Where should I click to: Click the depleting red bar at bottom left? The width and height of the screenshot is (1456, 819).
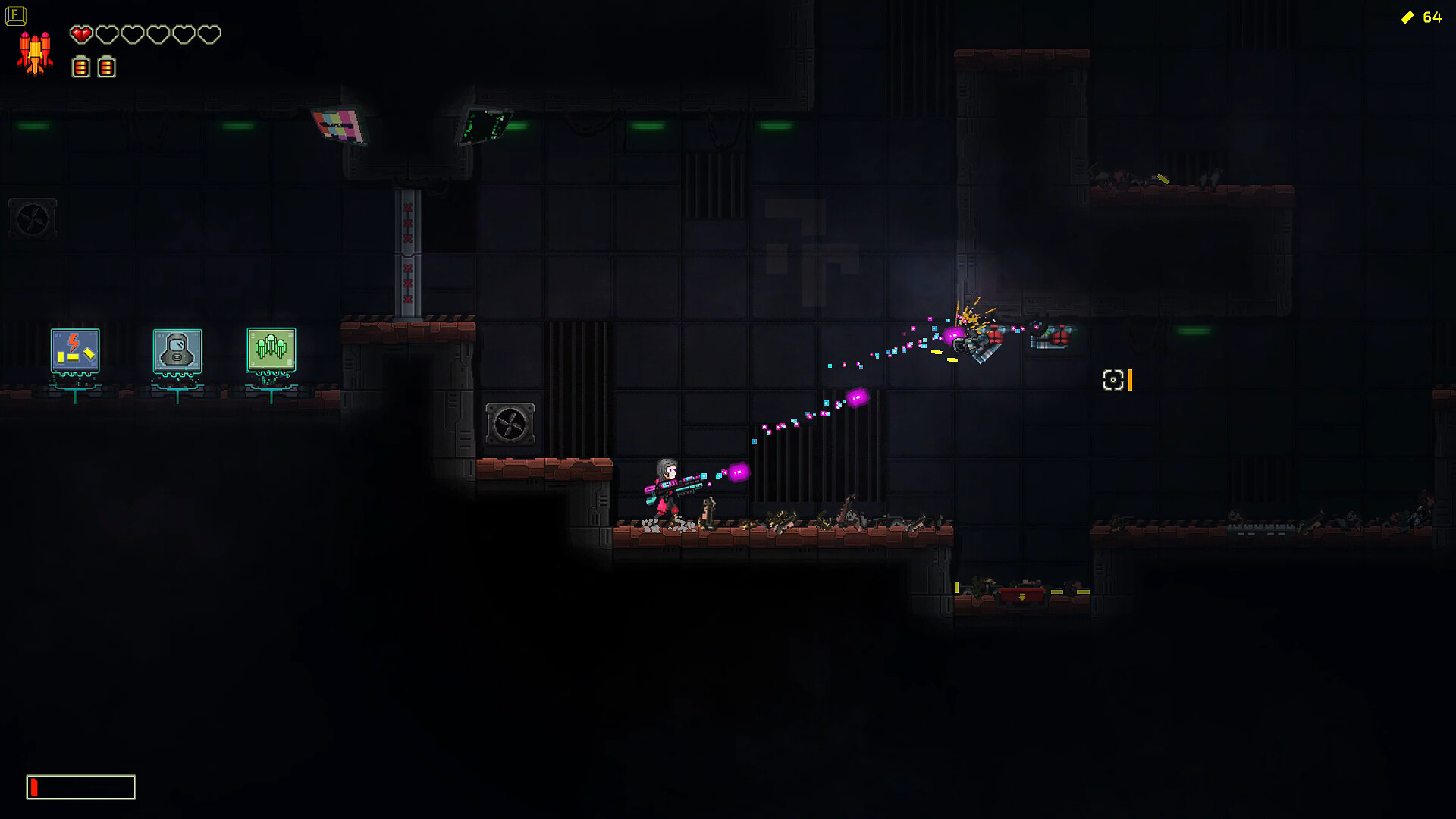[34, 786]
